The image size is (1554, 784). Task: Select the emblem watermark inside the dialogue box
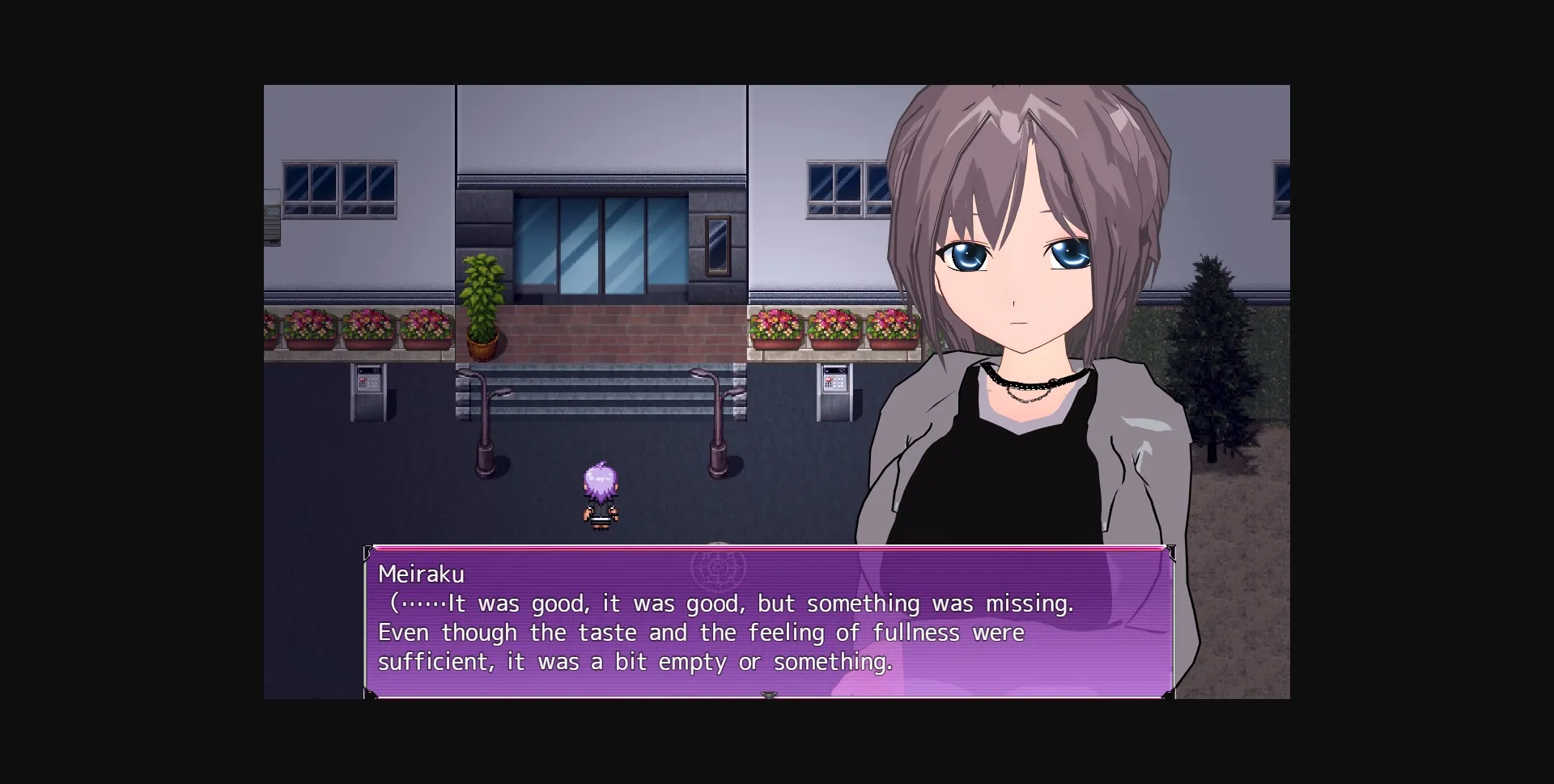[x=719, y=569]
